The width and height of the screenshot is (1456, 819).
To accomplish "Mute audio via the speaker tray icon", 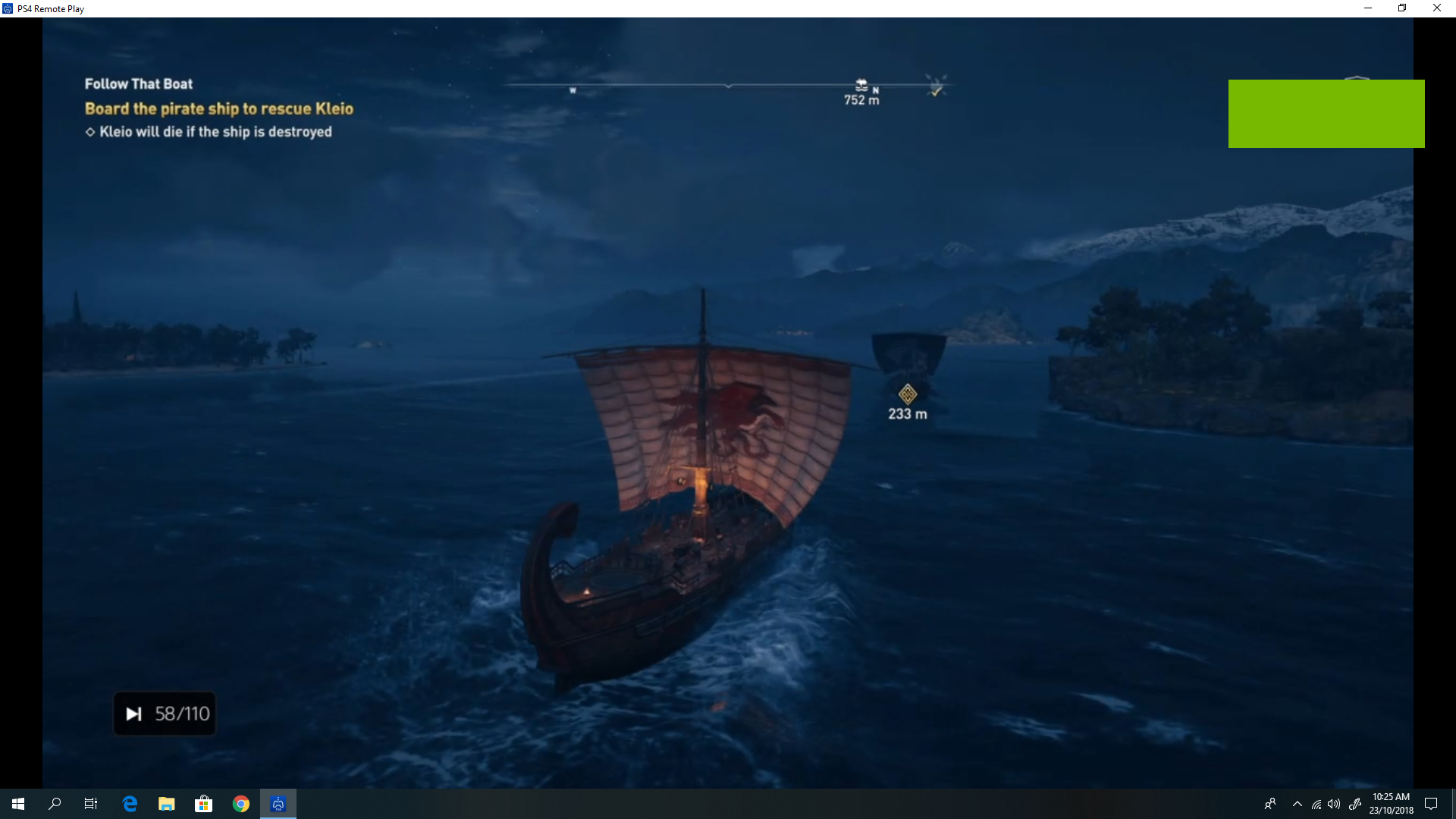I will click(x=1334, y=805).
